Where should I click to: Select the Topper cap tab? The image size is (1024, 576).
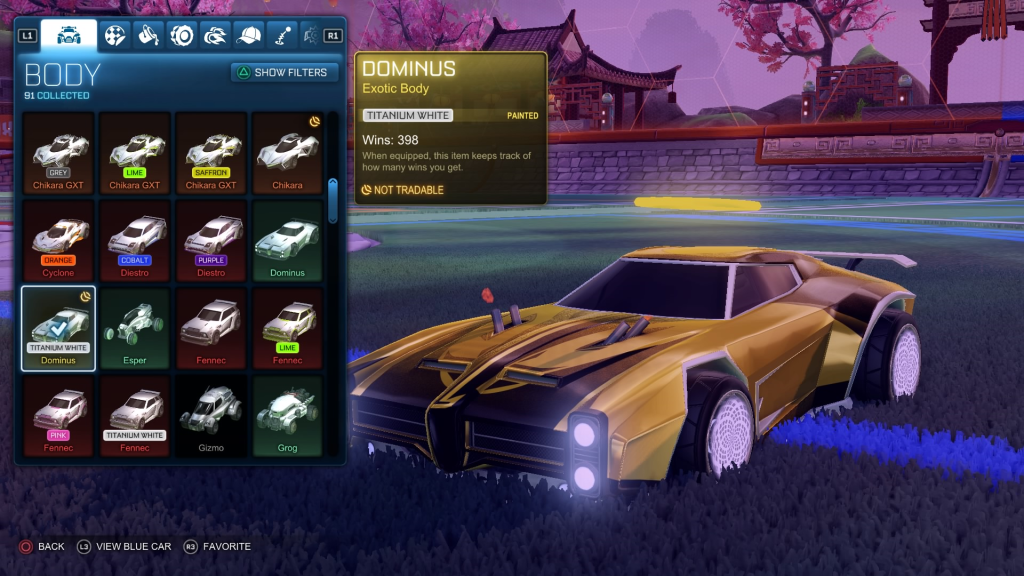pyautogui.click(x=248, y=36)
